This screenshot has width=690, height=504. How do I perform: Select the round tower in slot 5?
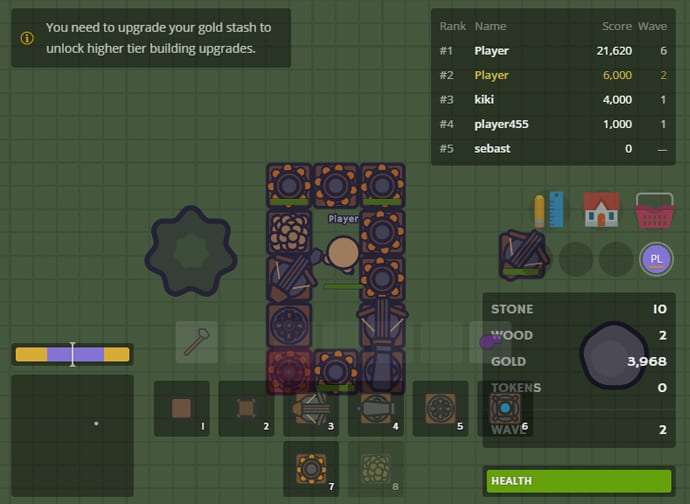point(440,408)
